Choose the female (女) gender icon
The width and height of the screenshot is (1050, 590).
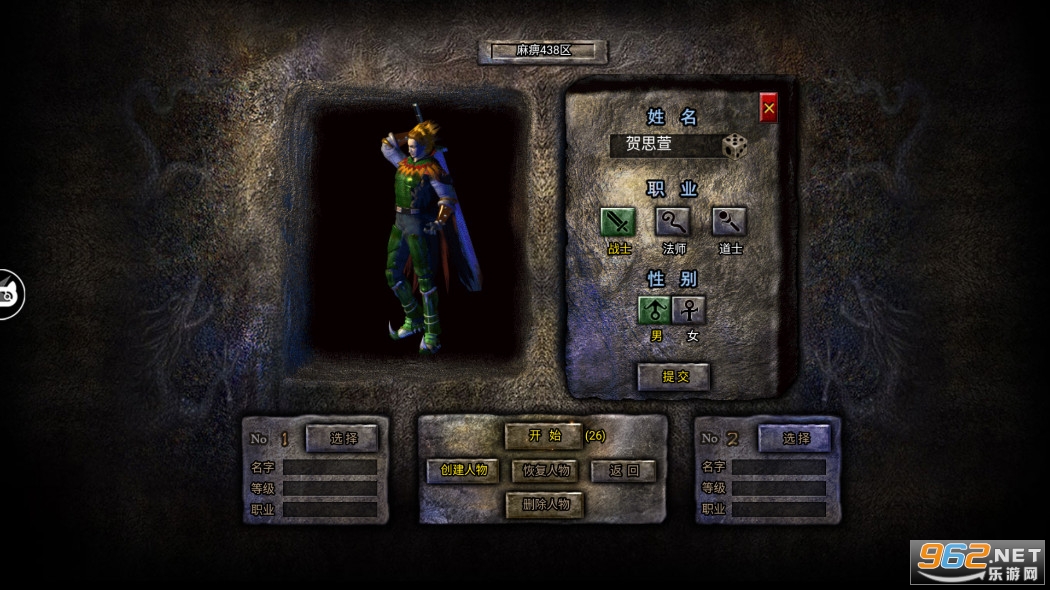[689, 310]
